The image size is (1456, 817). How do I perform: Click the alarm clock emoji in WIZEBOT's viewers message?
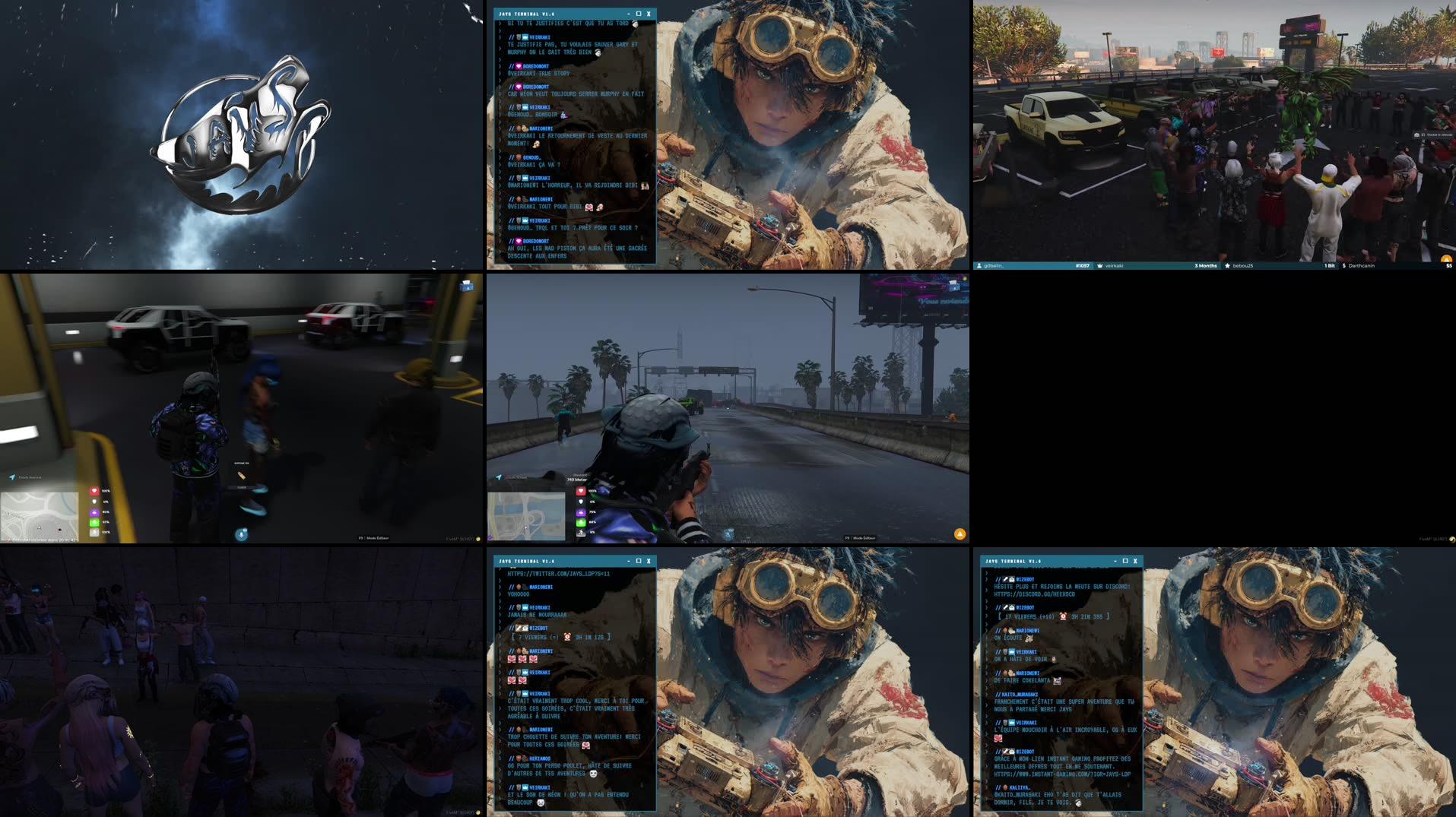(567, 637)
